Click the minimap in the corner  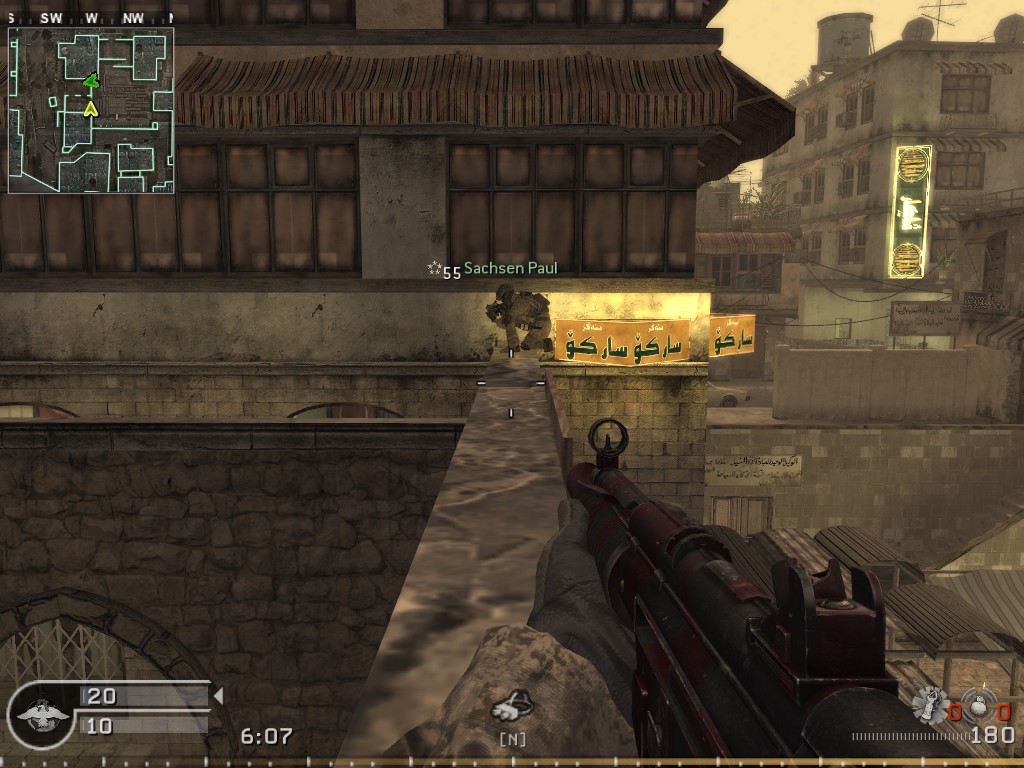(x=91, y=110)
